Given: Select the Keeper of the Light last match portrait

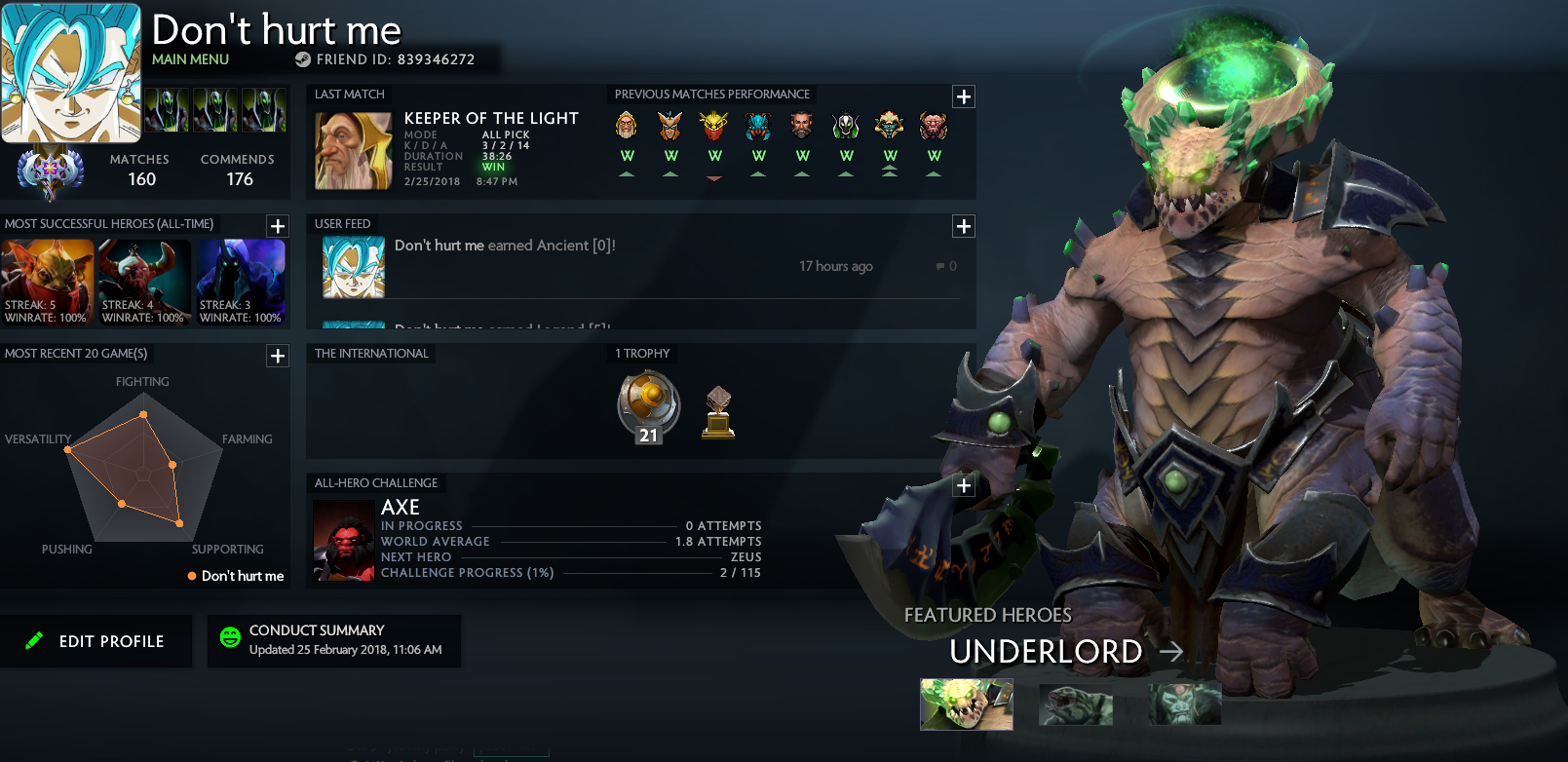Looking at the screenshot, I should click(353, 151).
